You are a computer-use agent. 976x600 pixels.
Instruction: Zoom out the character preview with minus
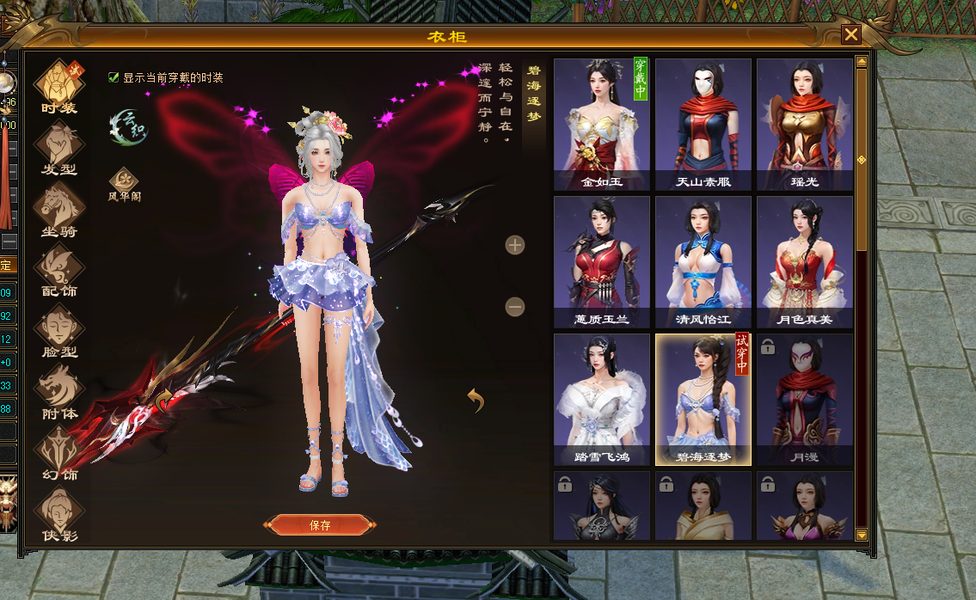pos(515,307)
